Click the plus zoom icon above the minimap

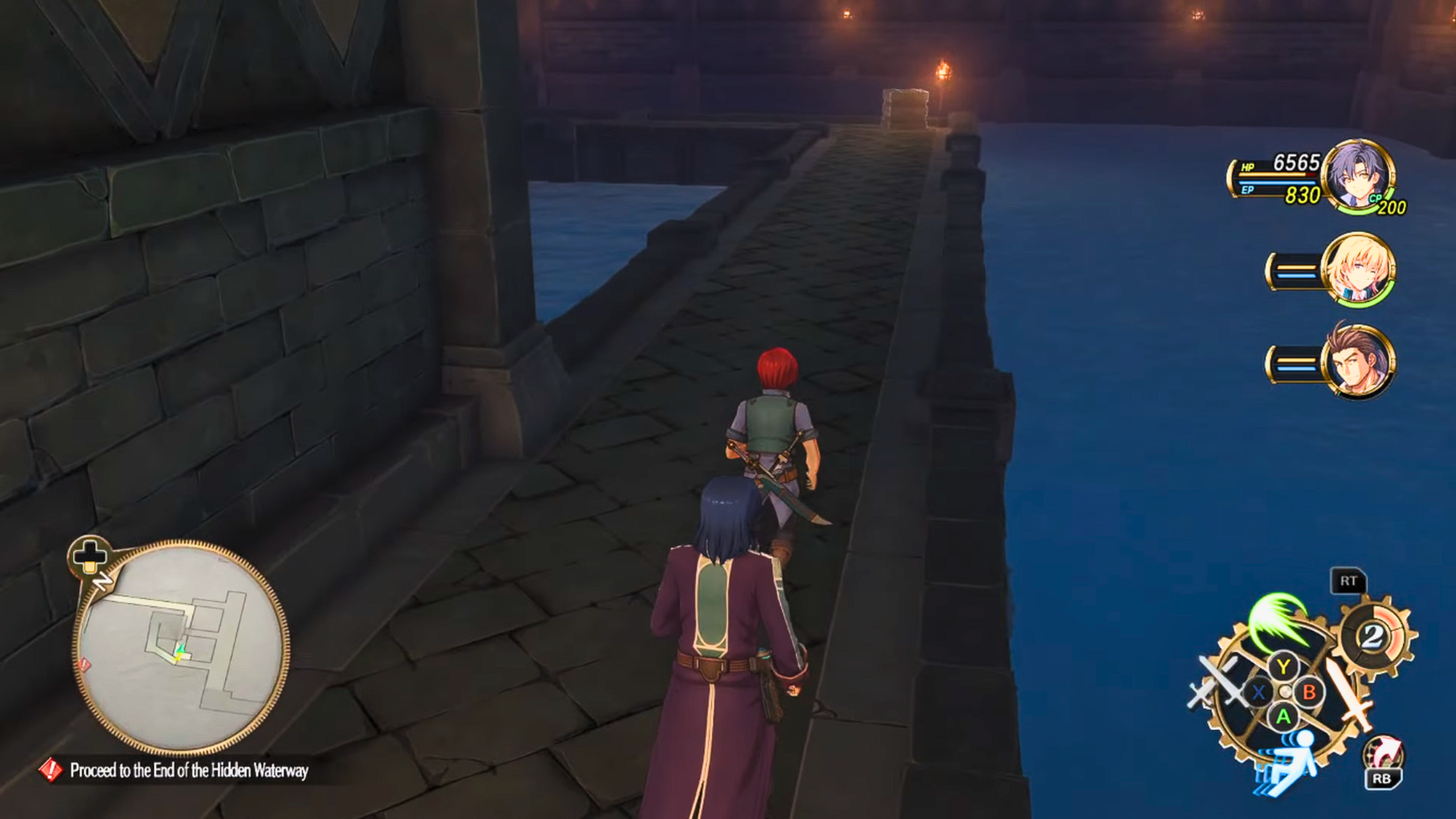89,556
